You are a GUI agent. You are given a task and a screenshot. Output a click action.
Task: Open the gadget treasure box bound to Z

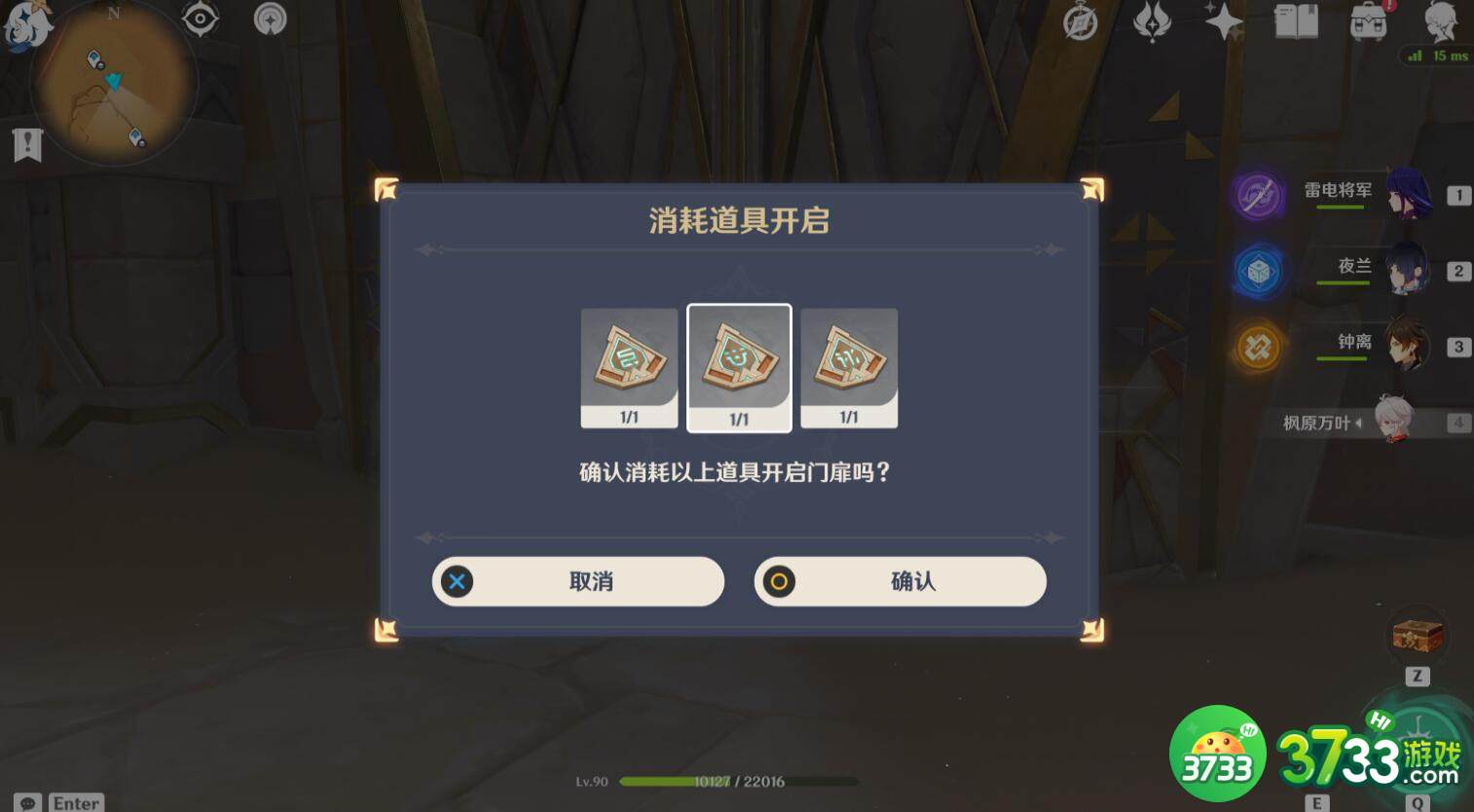coord(1417,636)
